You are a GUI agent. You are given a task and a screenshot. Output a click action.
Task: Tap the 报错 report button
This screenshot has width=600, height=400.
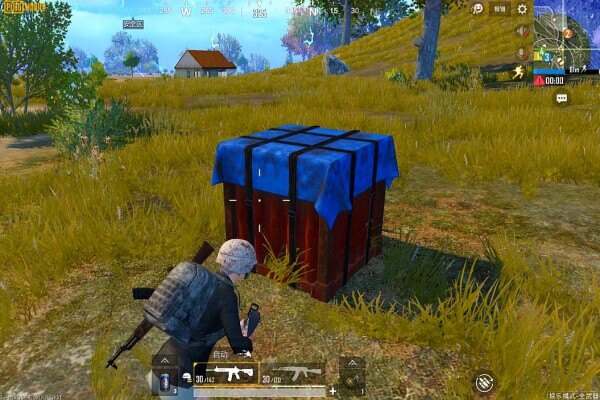coord(500,9)
